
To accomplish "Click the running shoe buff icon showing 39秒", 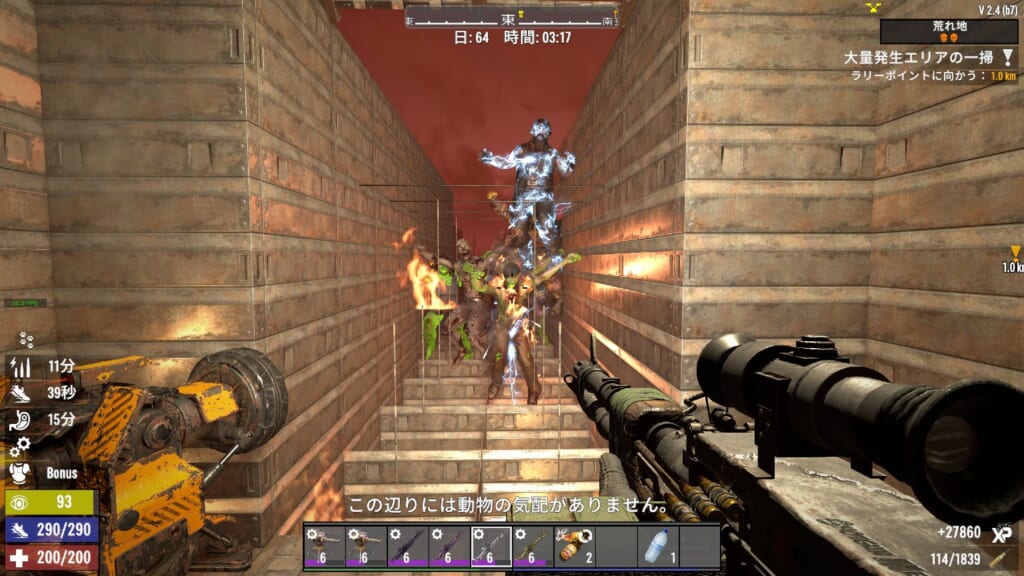I will coord(22,393).
